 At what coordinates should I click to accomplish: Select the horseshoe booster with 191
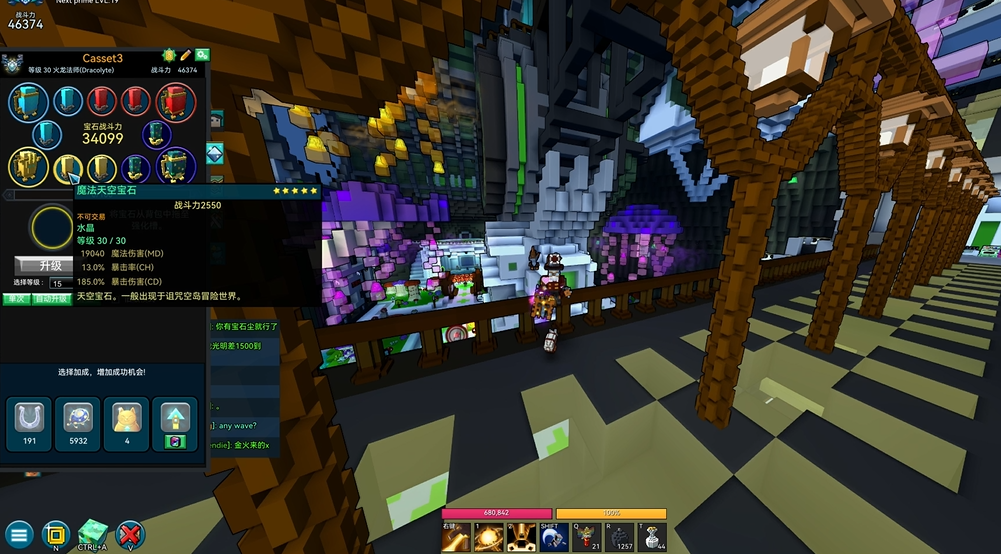(29, 420)
